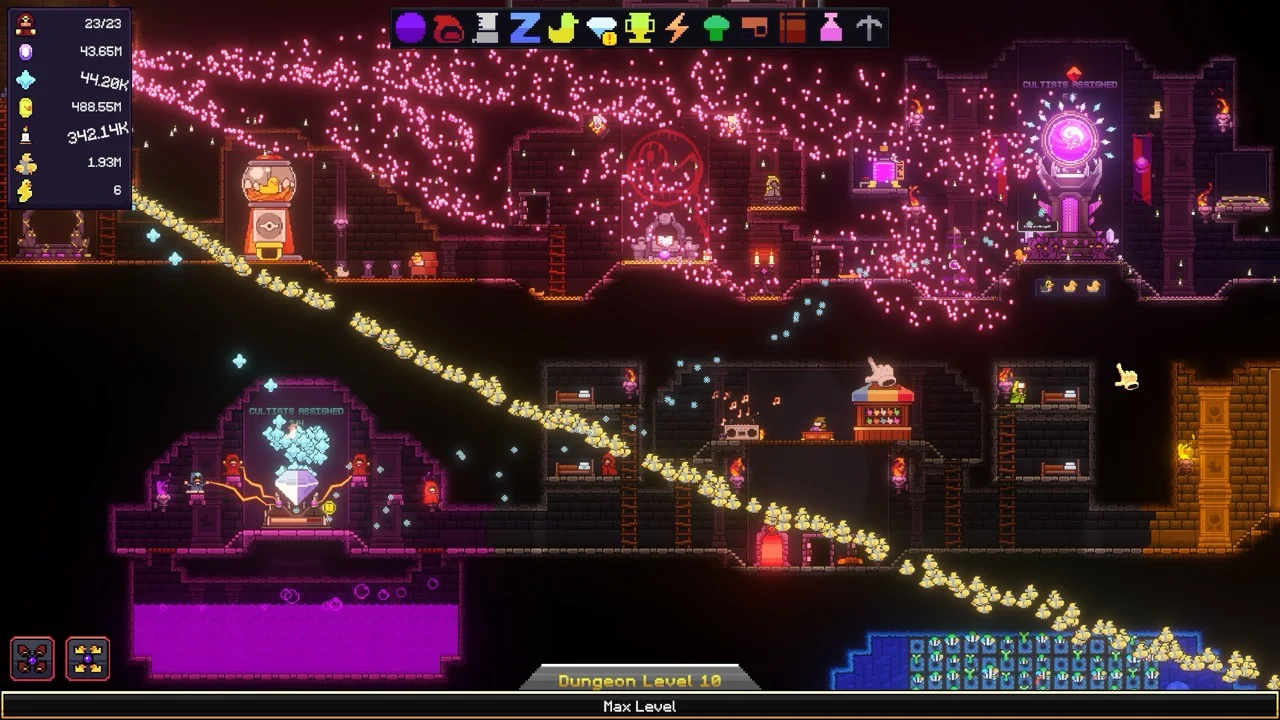Select the diamond icon with alert badge

pos(601,29)
